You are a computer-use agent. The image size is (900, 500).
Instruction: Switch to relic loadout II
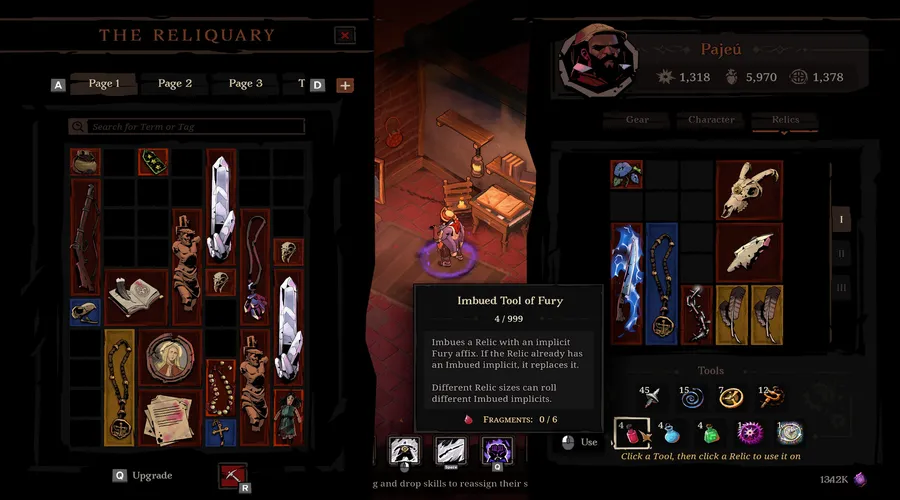841,254
